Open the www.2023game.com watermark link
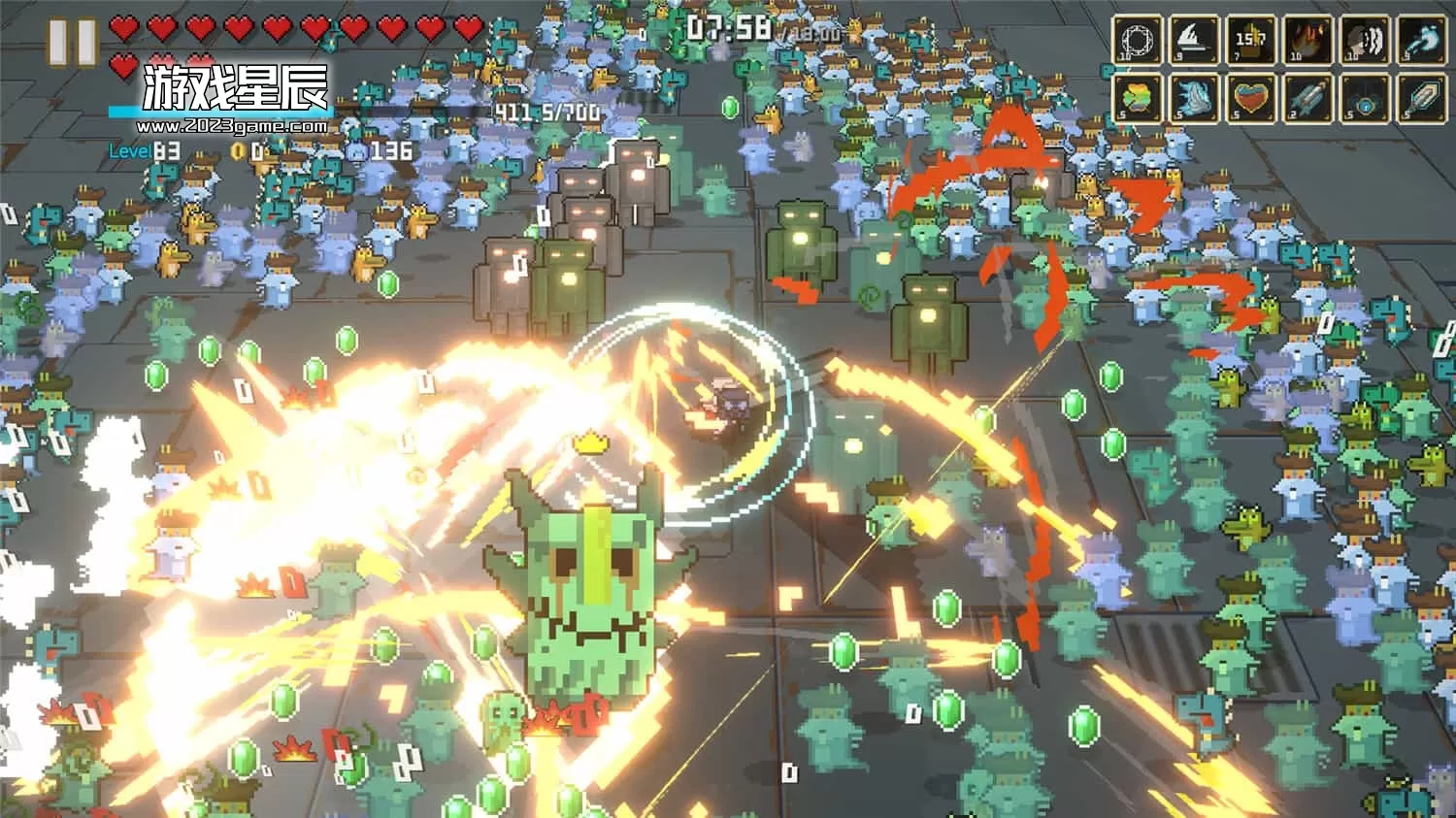Screen dimensions: 1456x818 click(x=231, y=126)
